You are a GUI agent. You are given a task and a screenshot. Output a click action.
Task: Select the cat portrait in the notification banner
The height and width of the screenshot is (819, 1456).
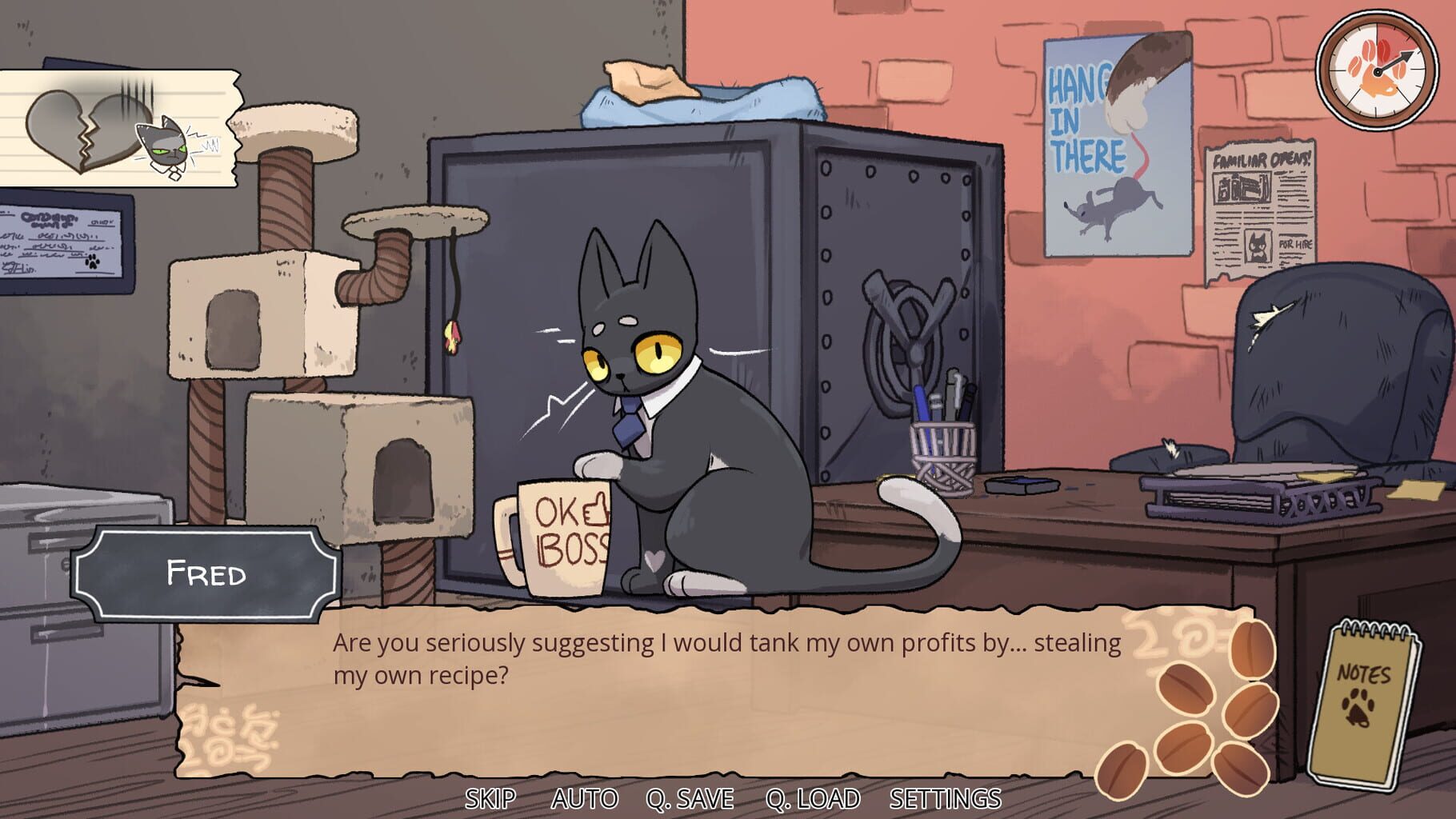[168, 148]
